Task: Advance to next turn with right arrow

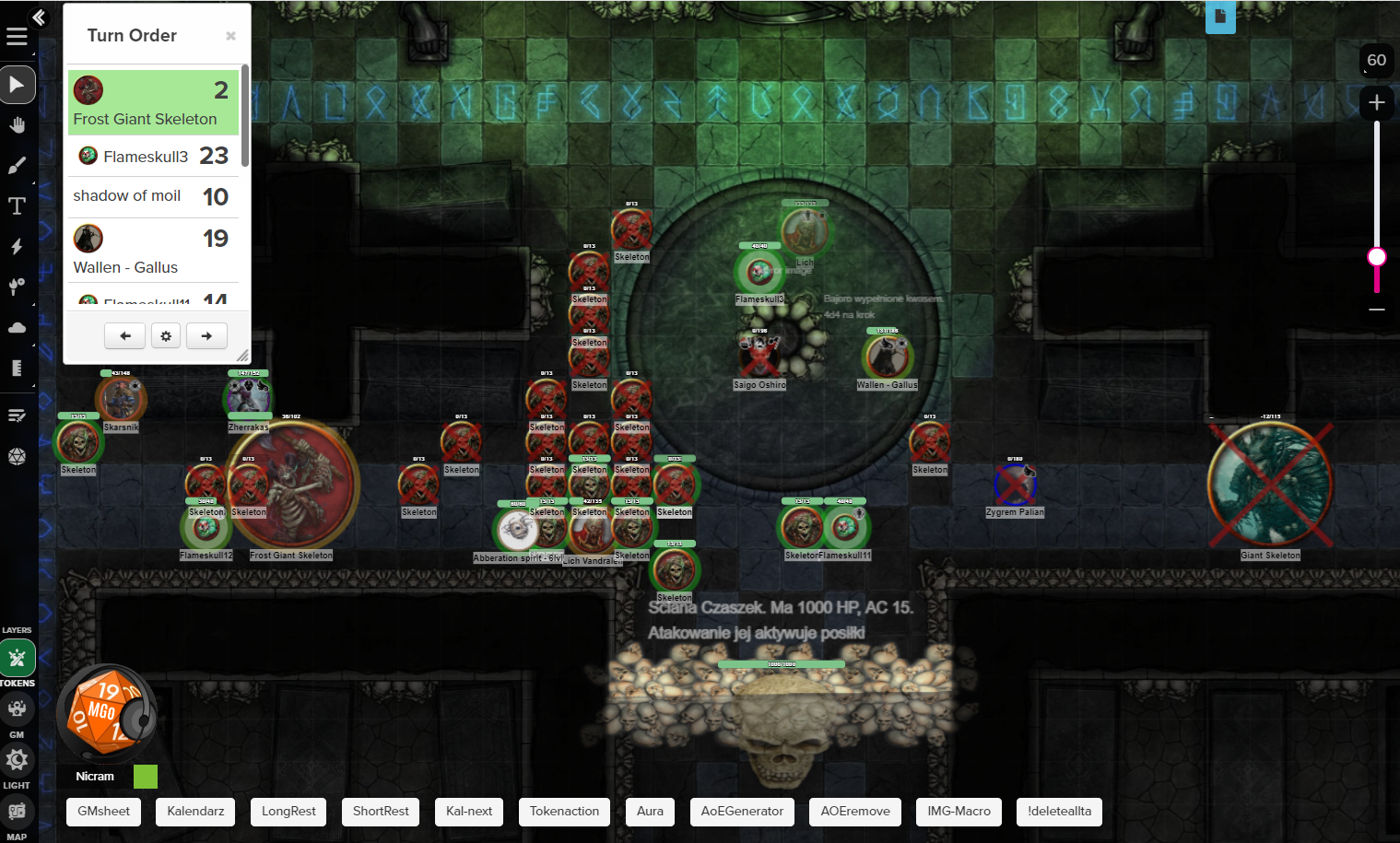Action: (x=206, y=336)
